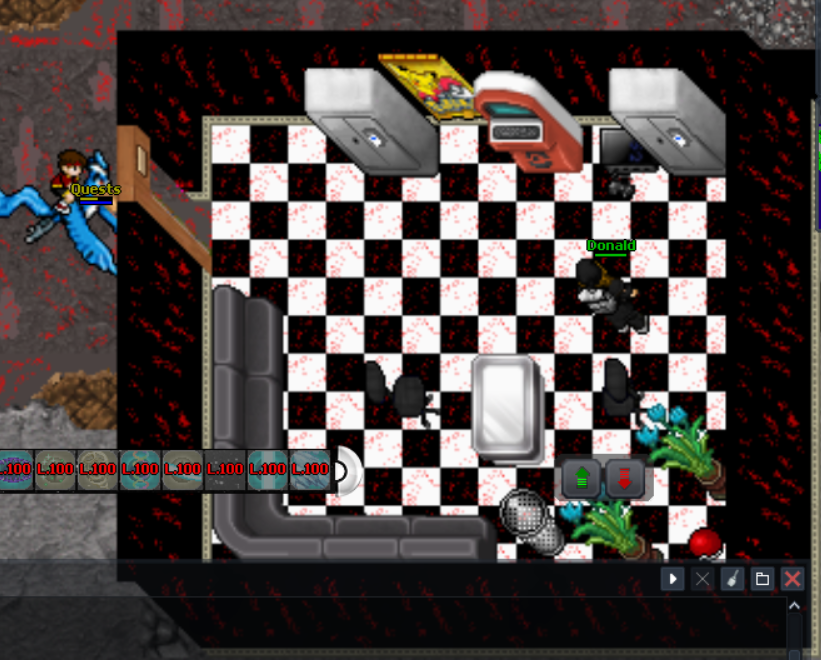Select the dark starry hotbar move slot

click(226, 469)
